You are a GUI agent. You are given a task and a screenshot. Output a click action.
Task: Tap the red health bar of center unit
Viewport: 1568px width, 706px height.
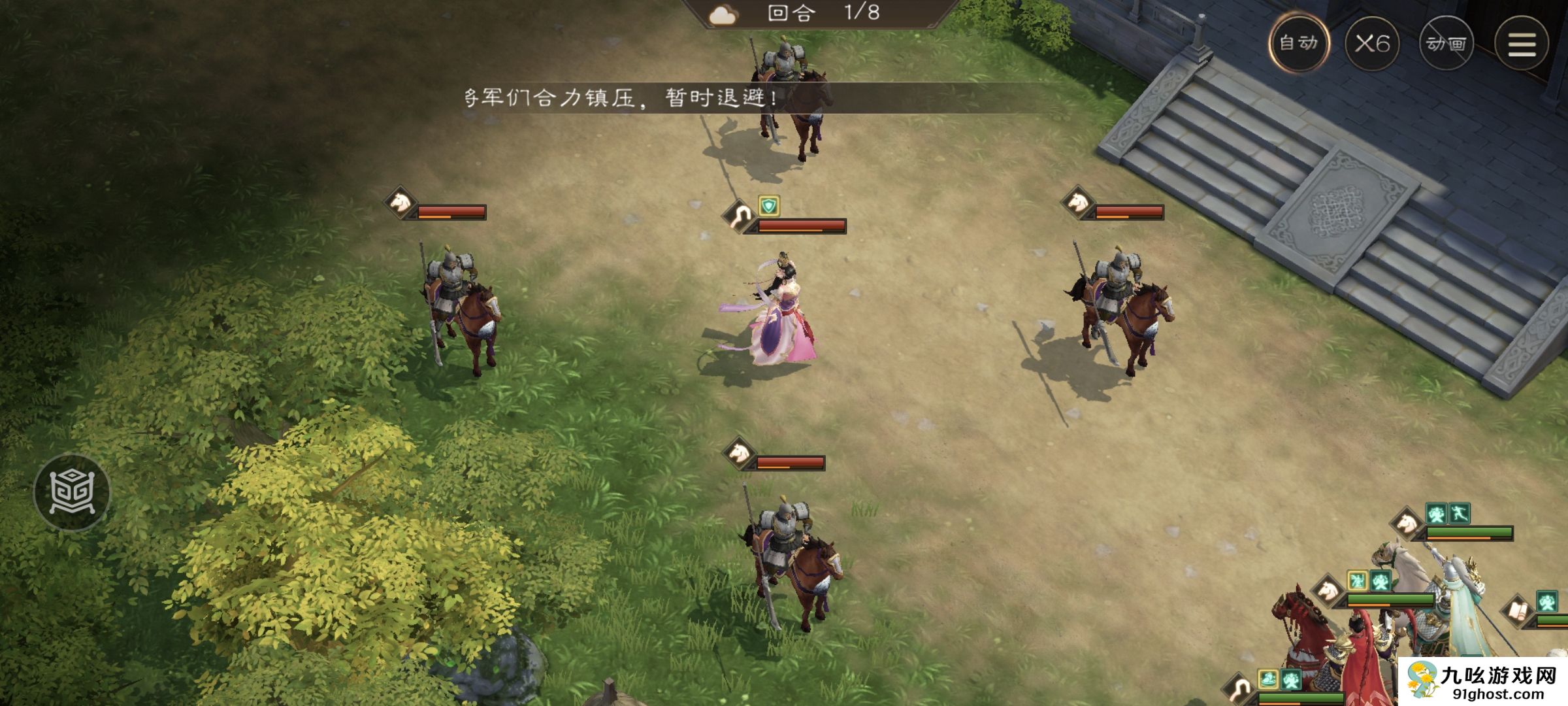800,226
